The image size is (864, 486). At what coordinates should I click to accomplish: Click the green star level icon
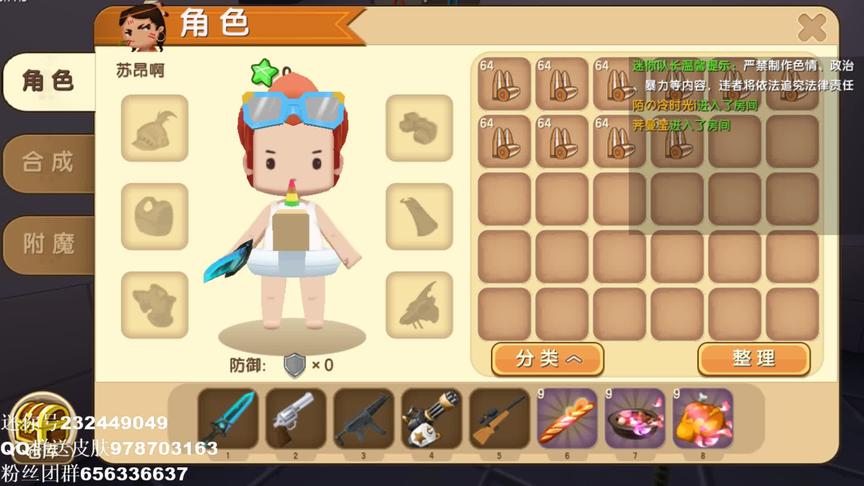pyautogui.click(x=264, y=72)
